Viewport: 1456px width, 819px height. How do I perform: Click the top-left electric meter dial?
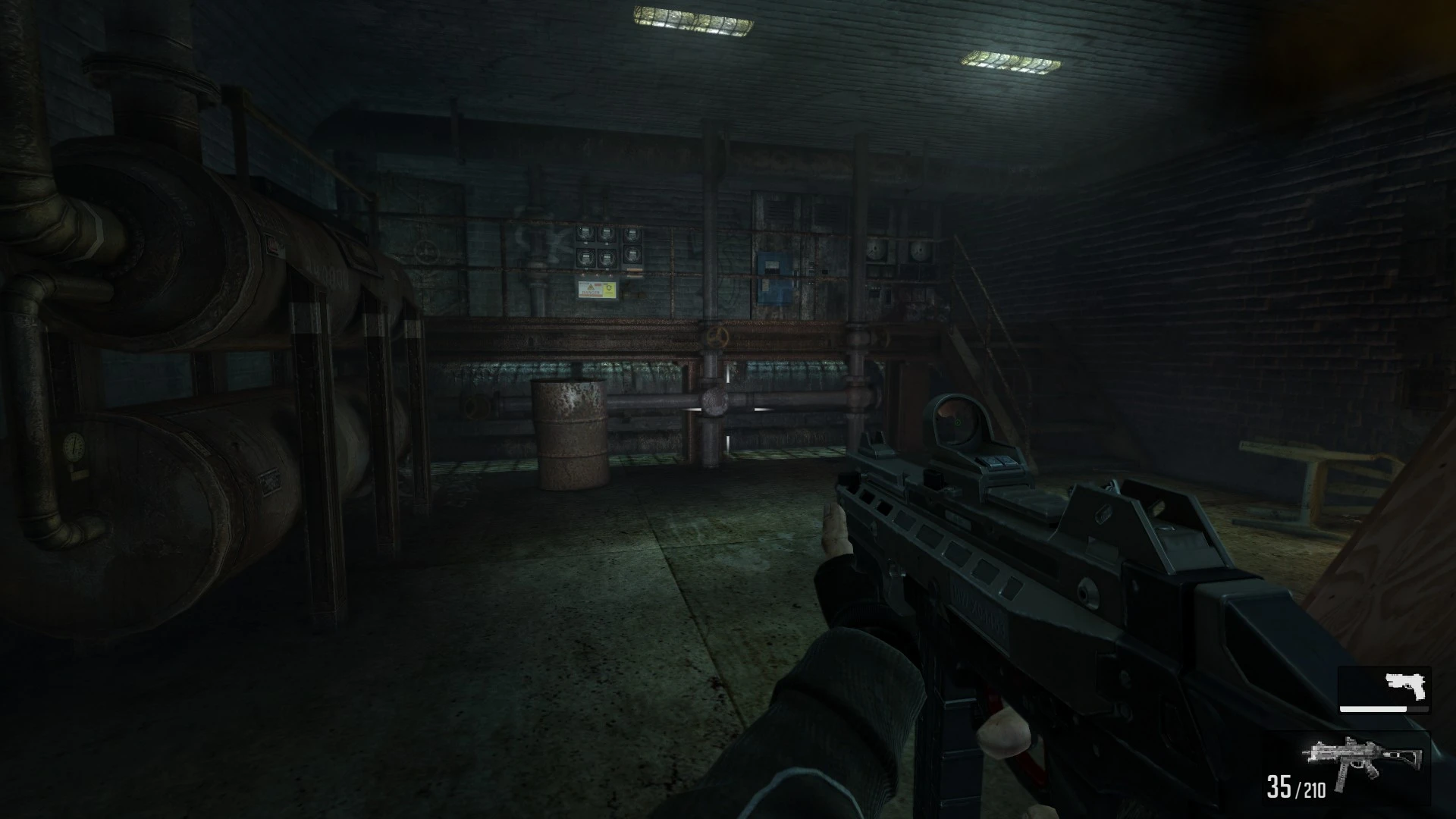pos(585,234)
